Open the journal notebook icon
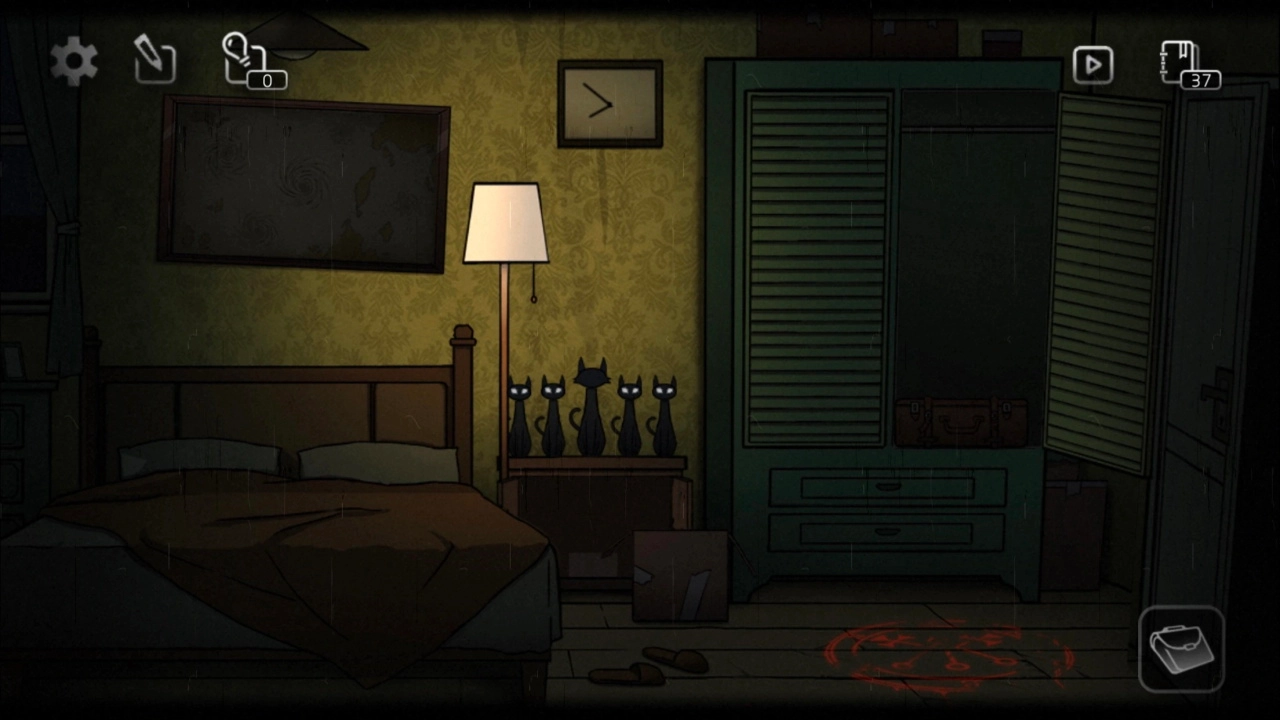 [1182, 63]
